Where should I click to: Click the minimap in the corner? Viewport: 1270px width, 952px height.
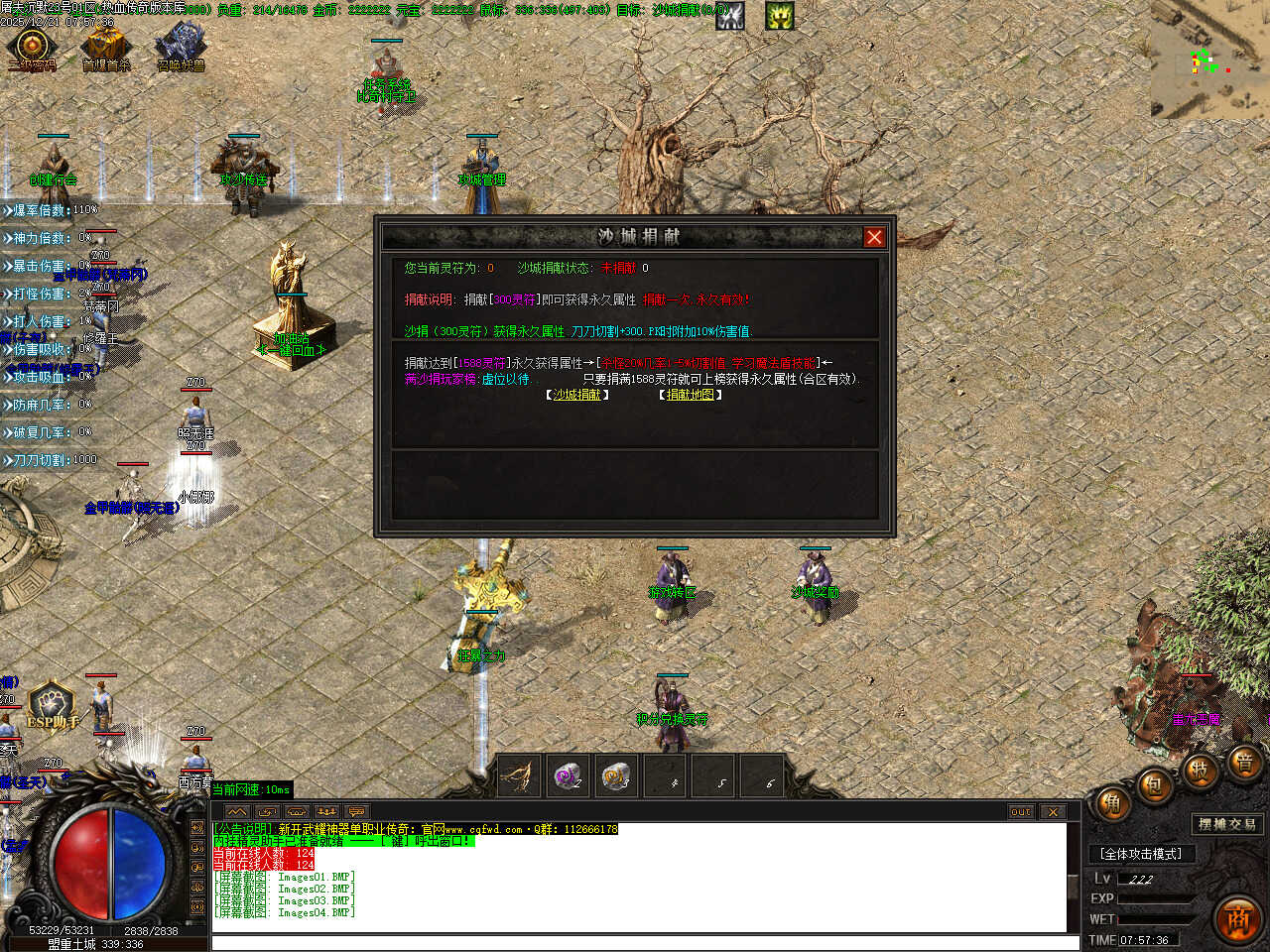point(1209,60)
